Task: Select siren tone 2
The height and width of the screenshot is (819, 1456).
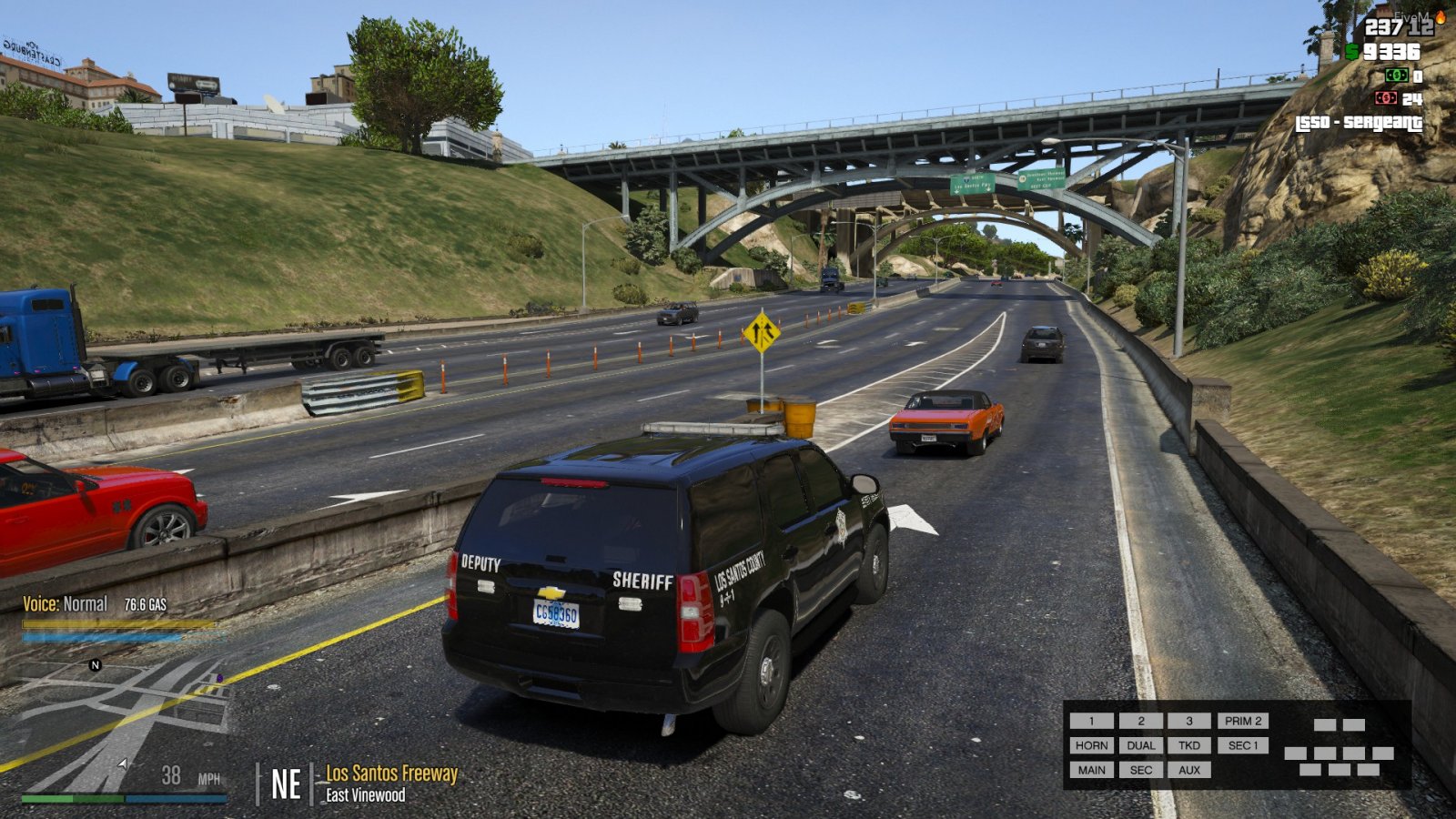Action: click(x=1140, y=721)
